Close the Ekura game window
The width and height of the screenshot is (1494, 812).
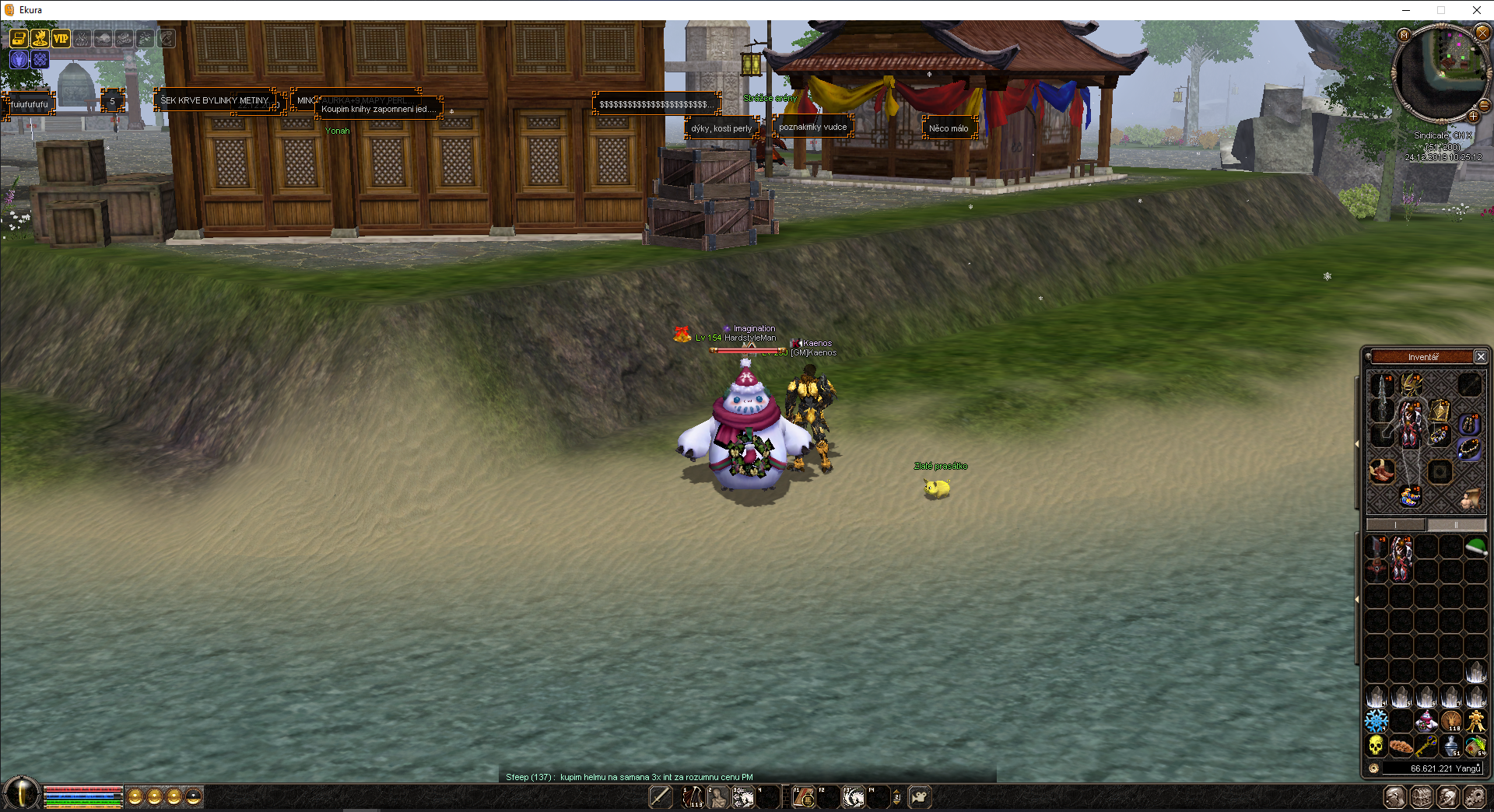1476,10
